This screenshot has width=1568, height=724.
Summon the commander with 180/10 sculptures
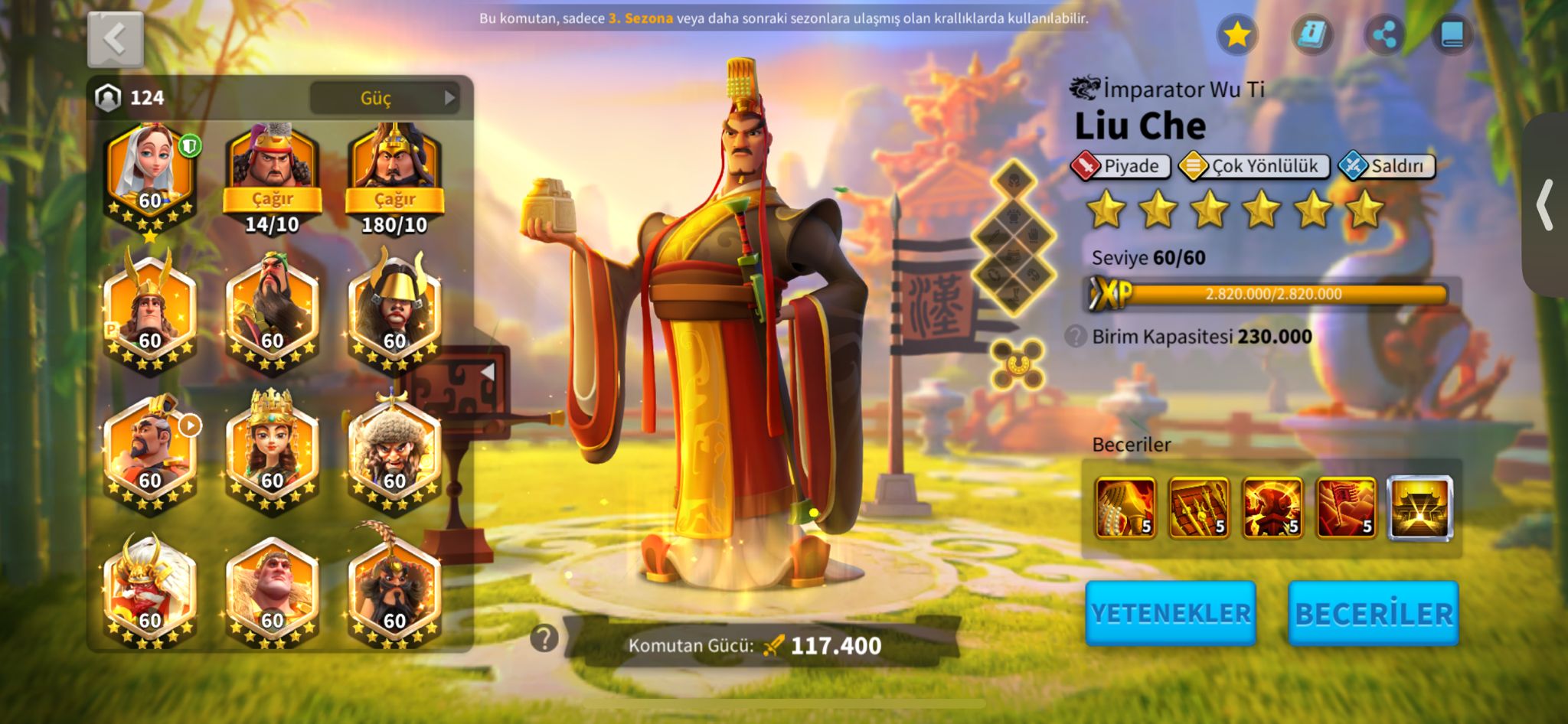click(x=394, y=199)
